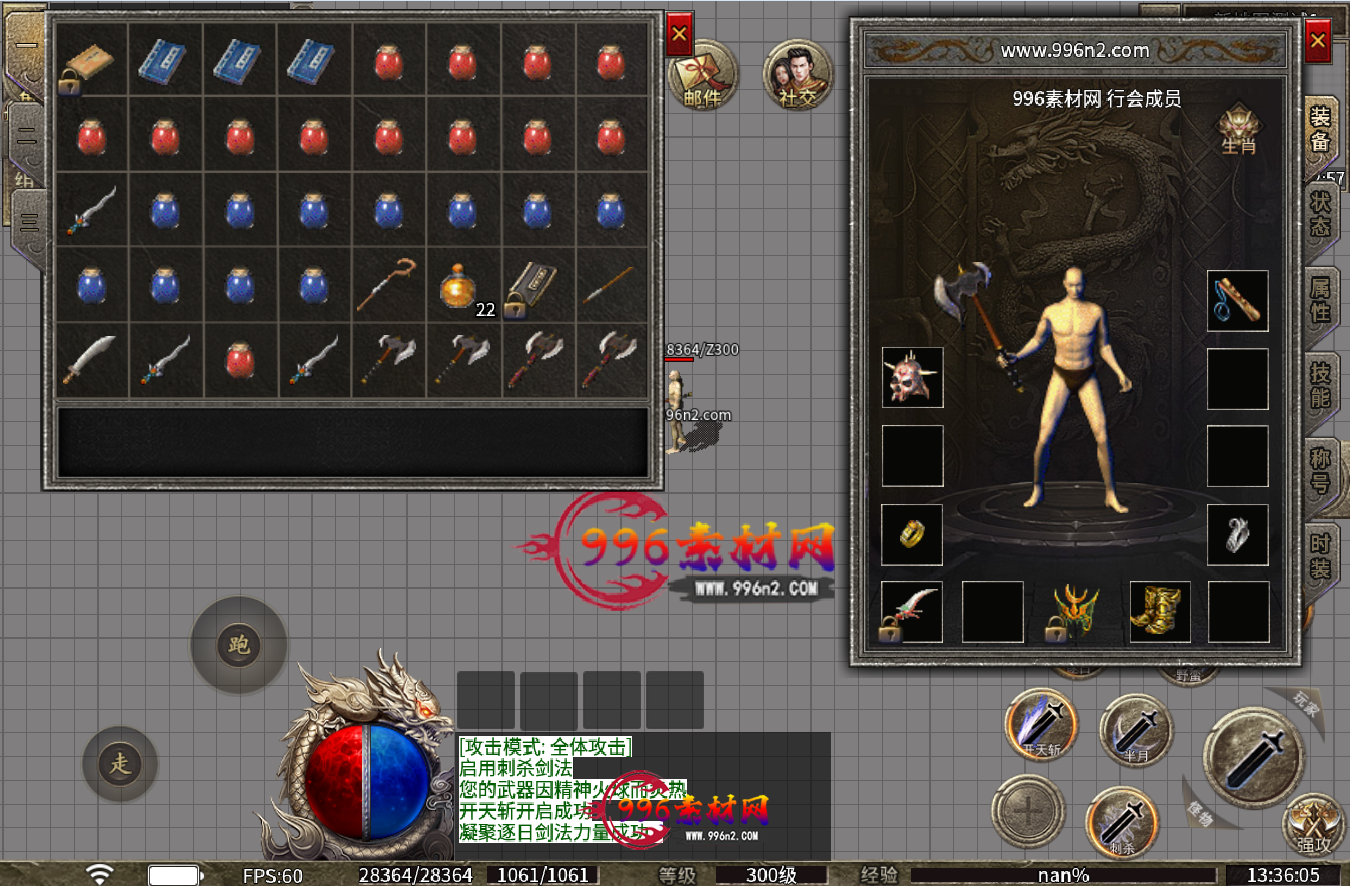Toggle the 跑 run button
Image resolution: width=1350 pixels, height=886 pixels.
click(x=238, y=645)
